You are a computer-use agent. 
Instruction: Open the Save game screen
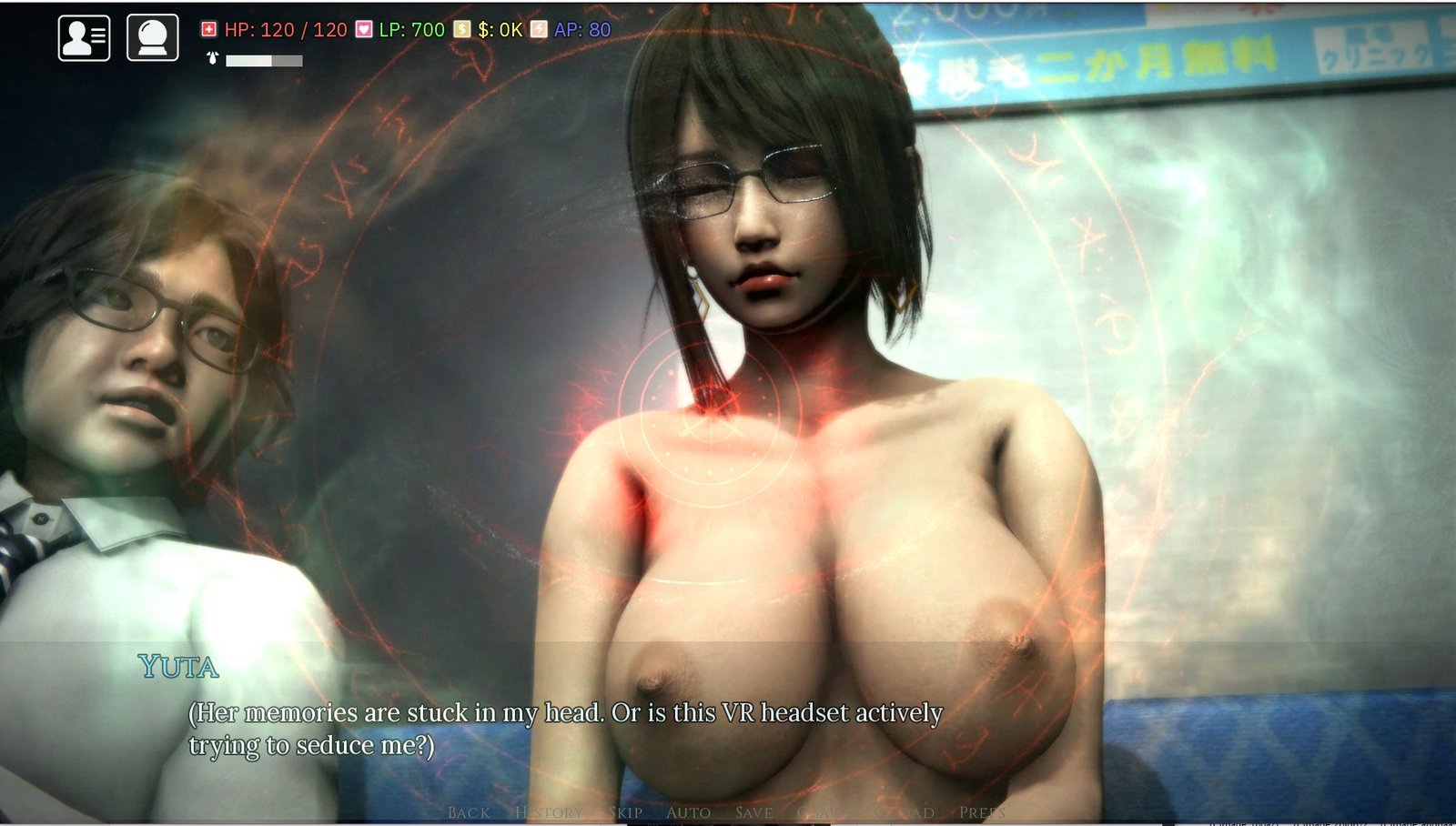pos(753,812)
